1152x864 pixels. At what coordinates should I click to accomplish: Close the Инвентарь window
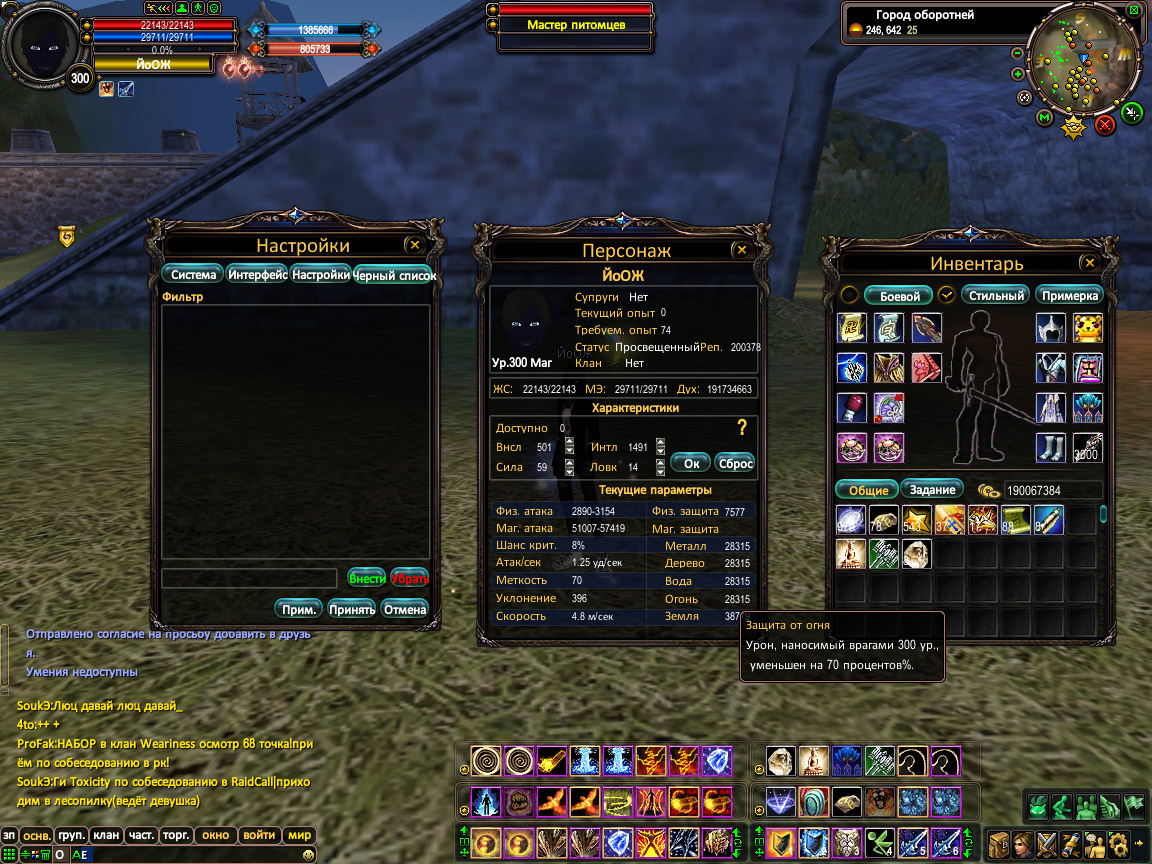pos(1089,263)
